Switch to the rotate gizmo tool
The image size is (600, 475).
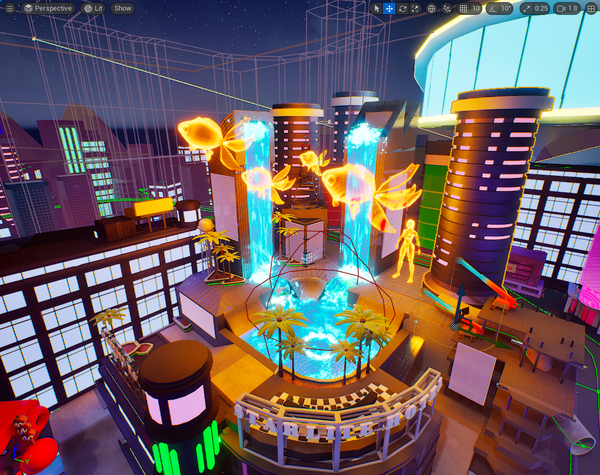(402, 8)
